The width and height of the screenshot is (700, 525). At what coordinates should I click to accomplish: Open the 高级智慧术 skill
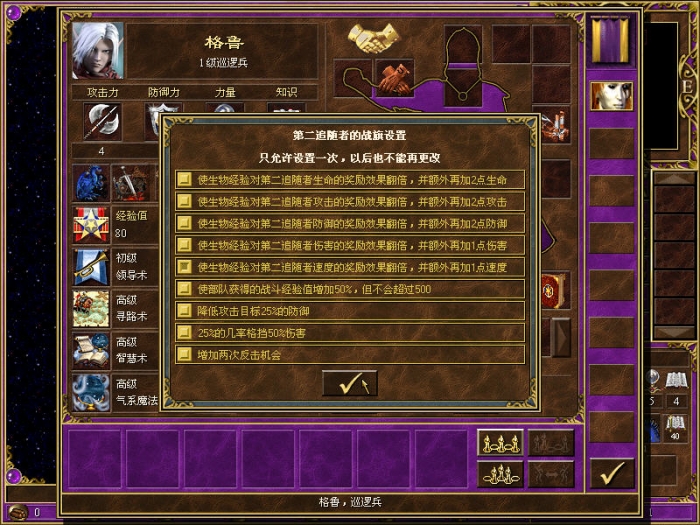click(91, 350)
